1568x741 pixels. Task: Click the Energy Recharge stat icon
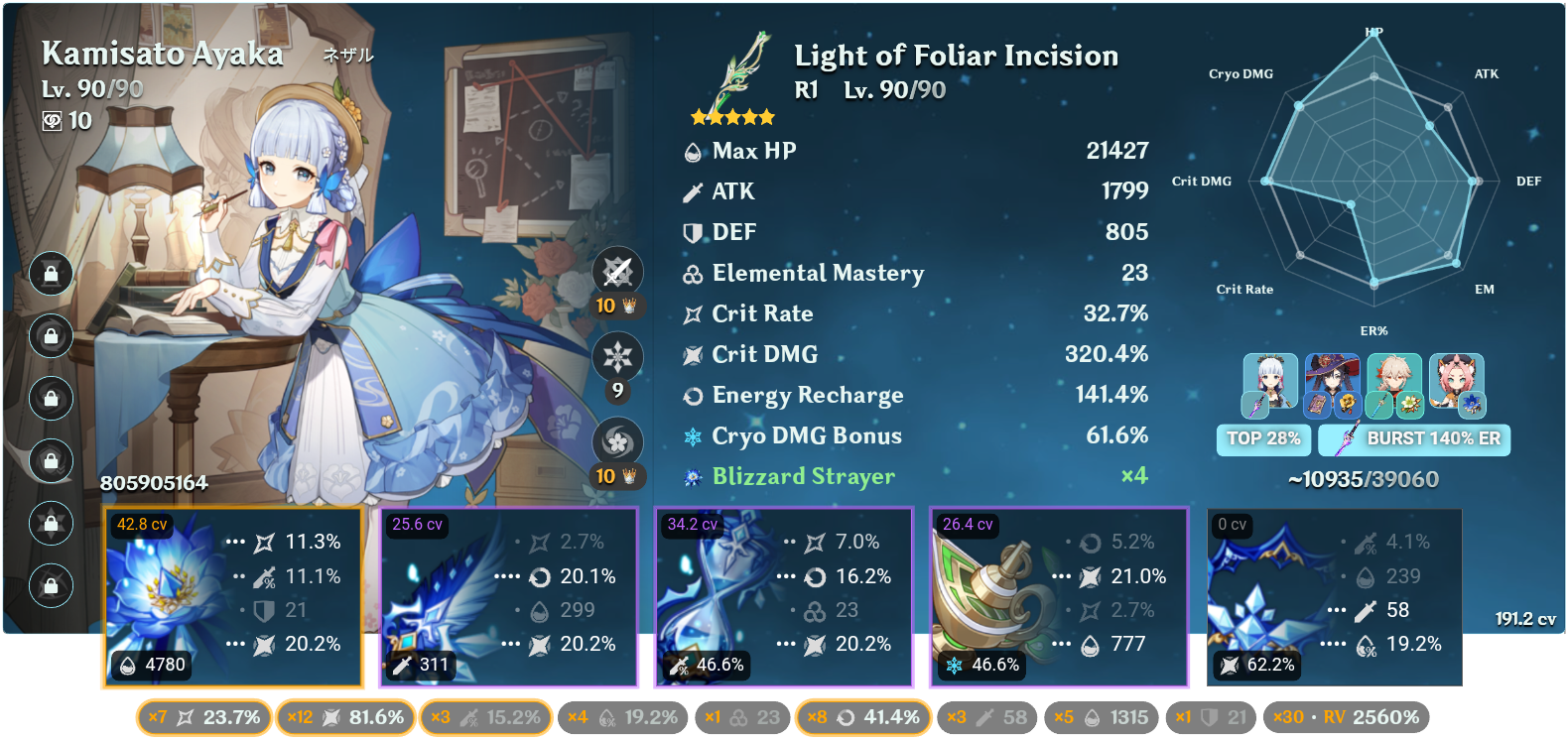tap(693, 395)
